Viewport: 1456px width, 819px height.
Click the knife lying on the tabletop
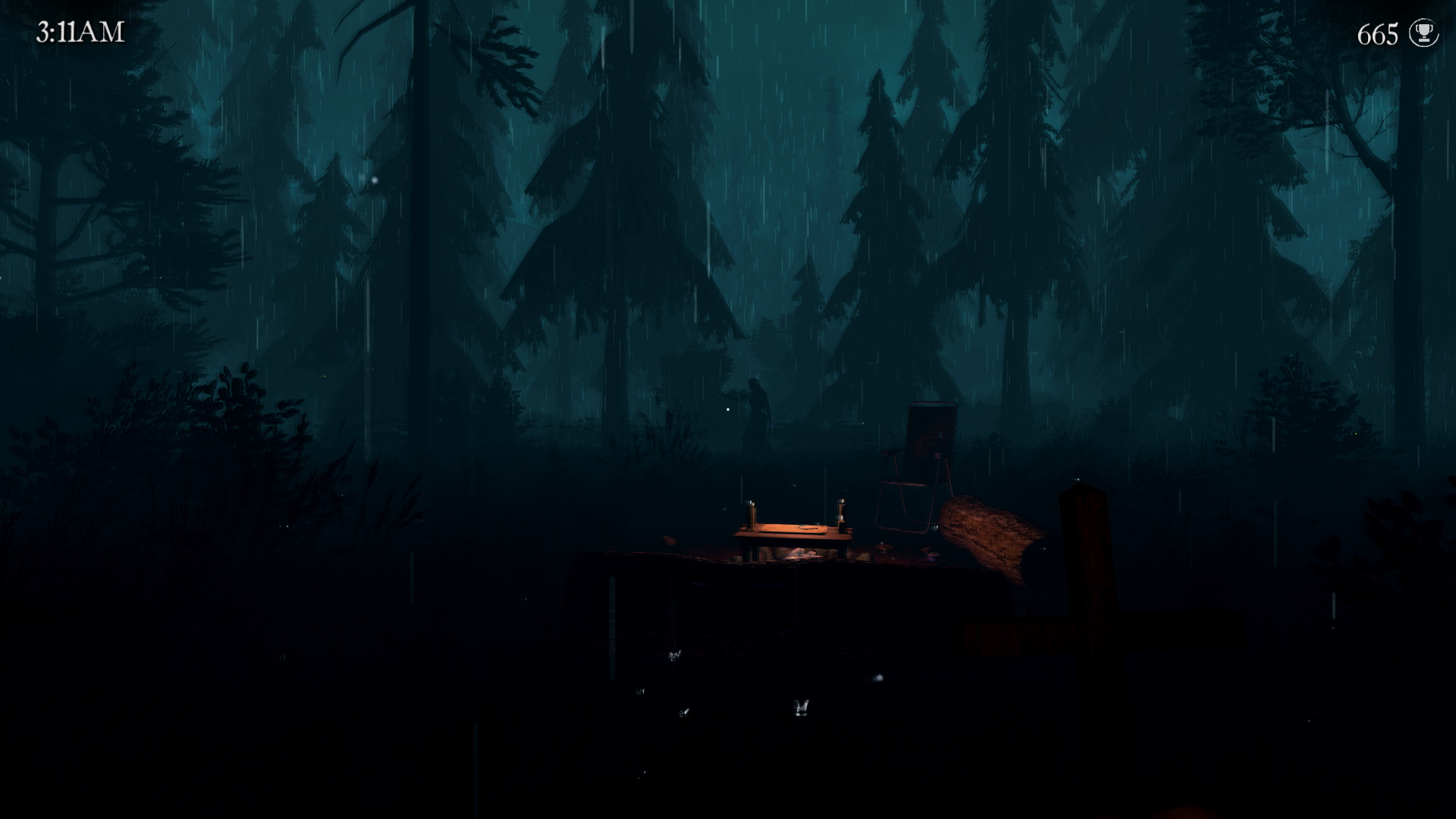pos(807,527)
